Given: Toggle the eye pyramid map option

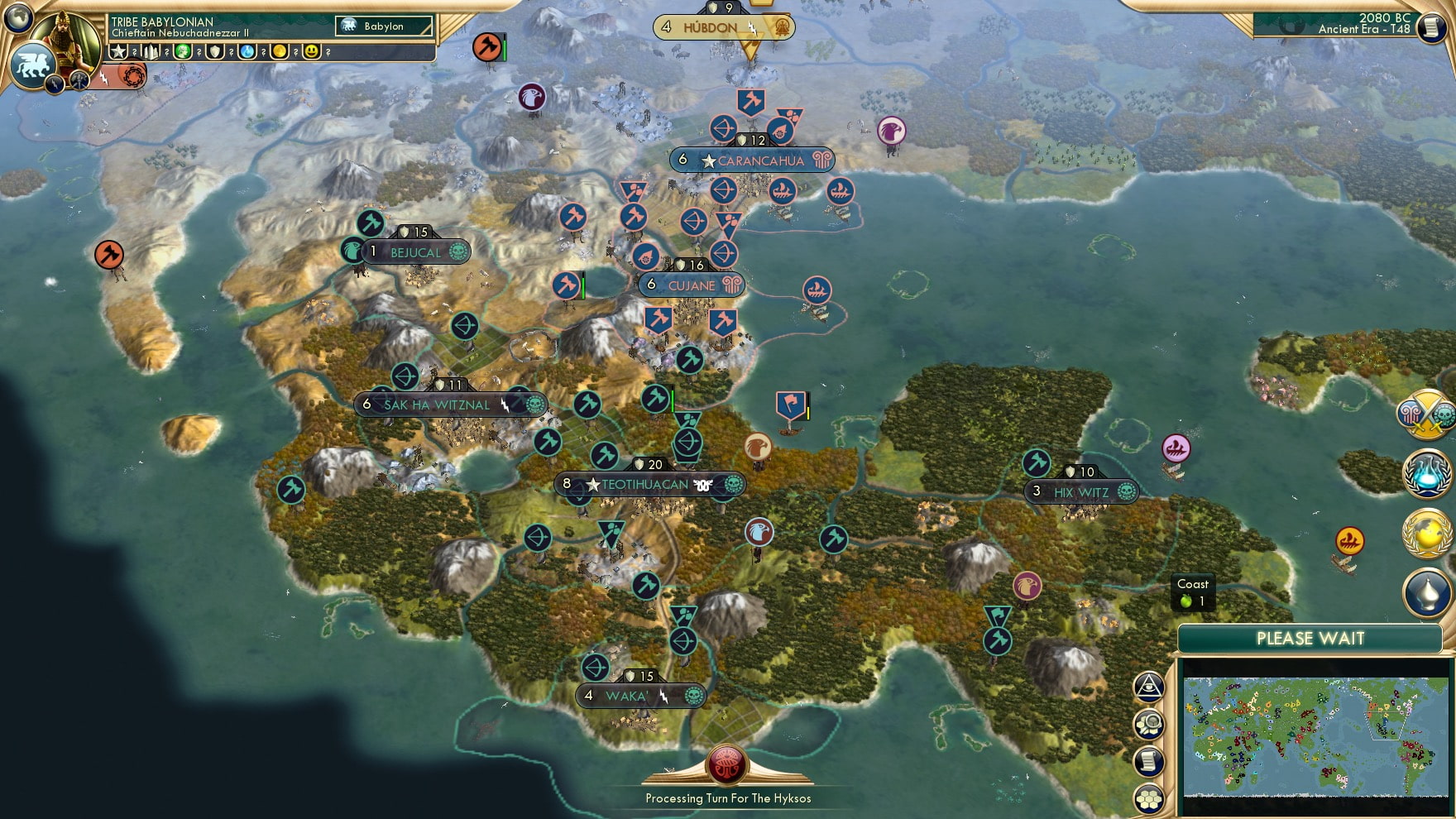Looking at the screenshot, I should tap(1149, 686).
